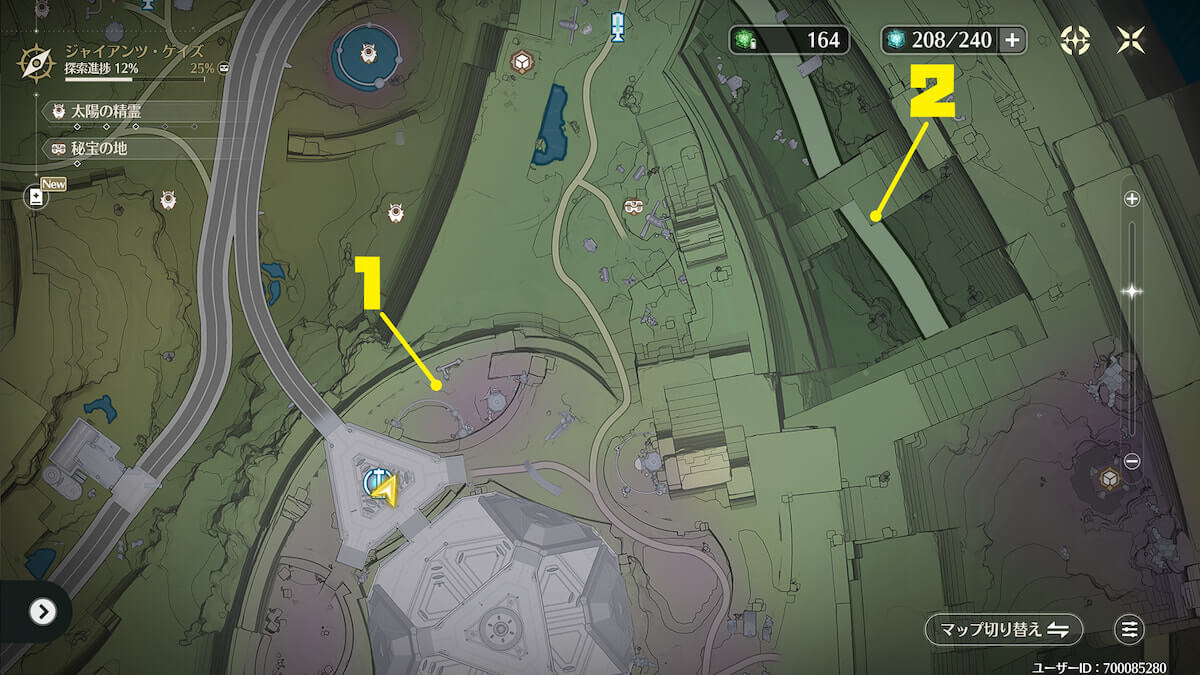Select the teleport marker at the map's top edge
The width and height of the screenshot is (1200, 675).
[618, 24]
